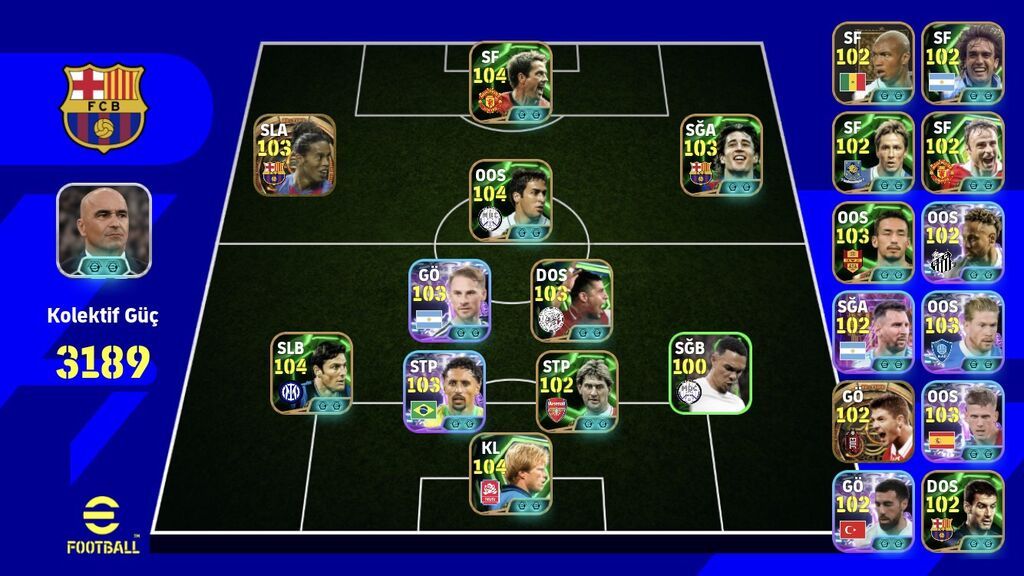This screenshot has height=576, width=1024.
Task: Open the manager portrait card
Action: 104,230
